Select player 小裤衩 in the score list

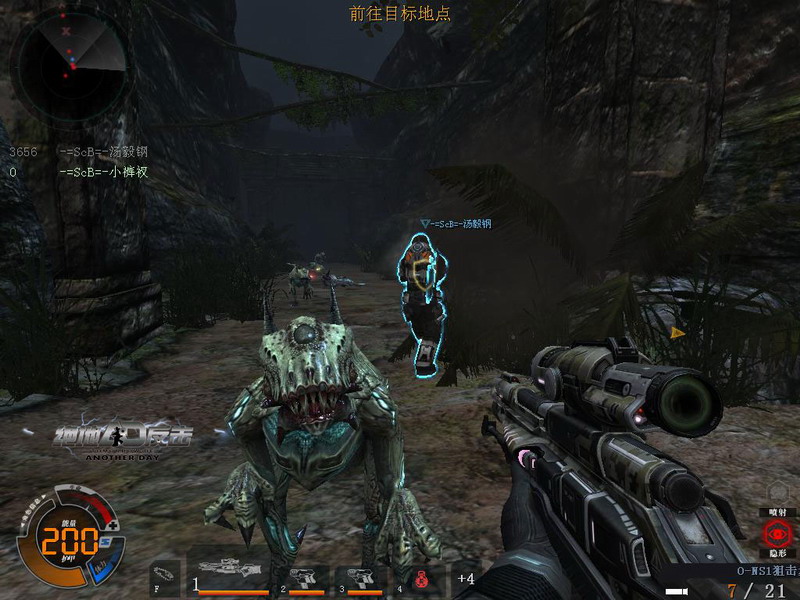(x=103, y=172)
